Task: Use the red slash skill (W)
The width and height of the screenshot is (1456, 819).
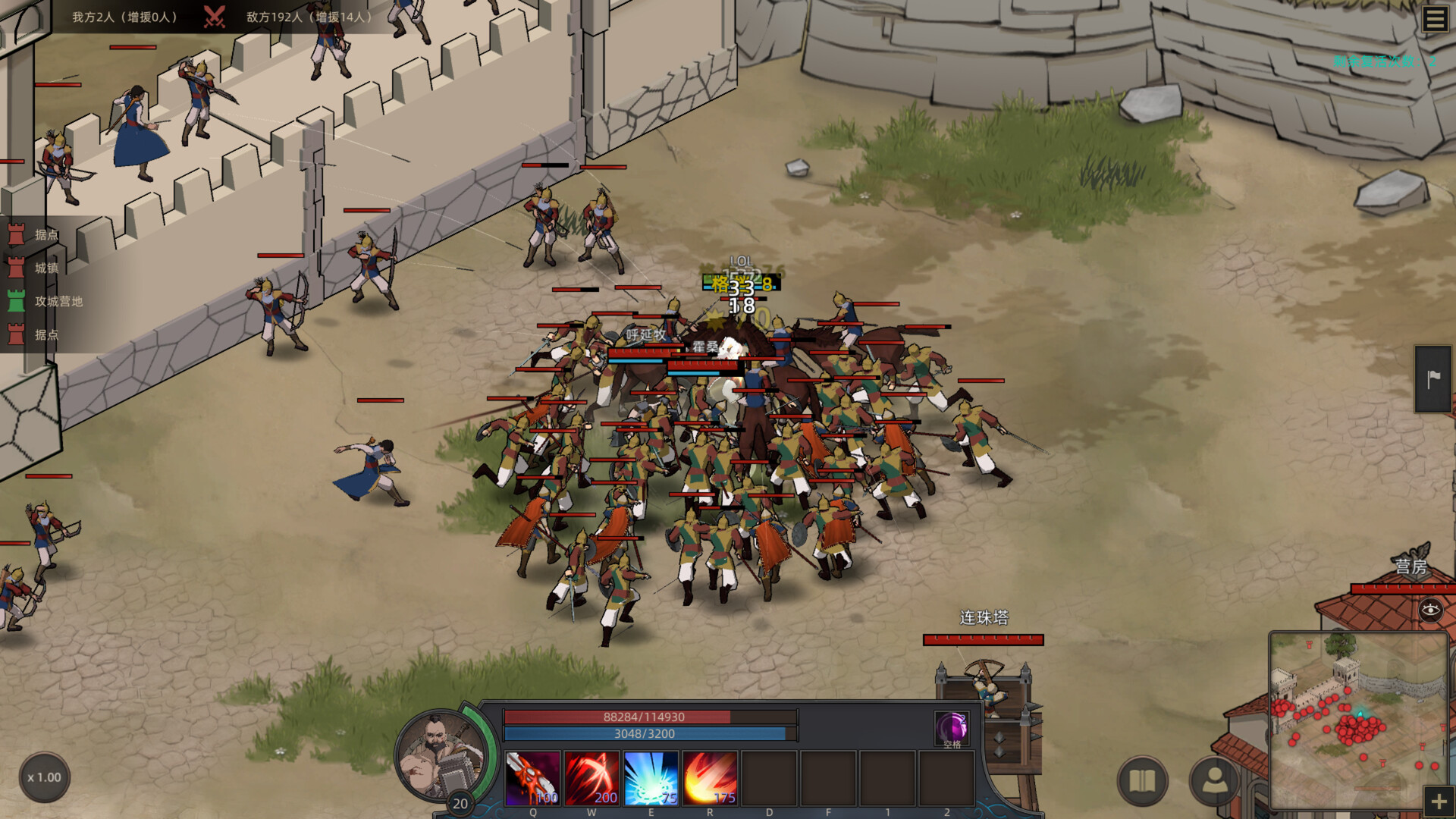Action: [x=591, y=778]
